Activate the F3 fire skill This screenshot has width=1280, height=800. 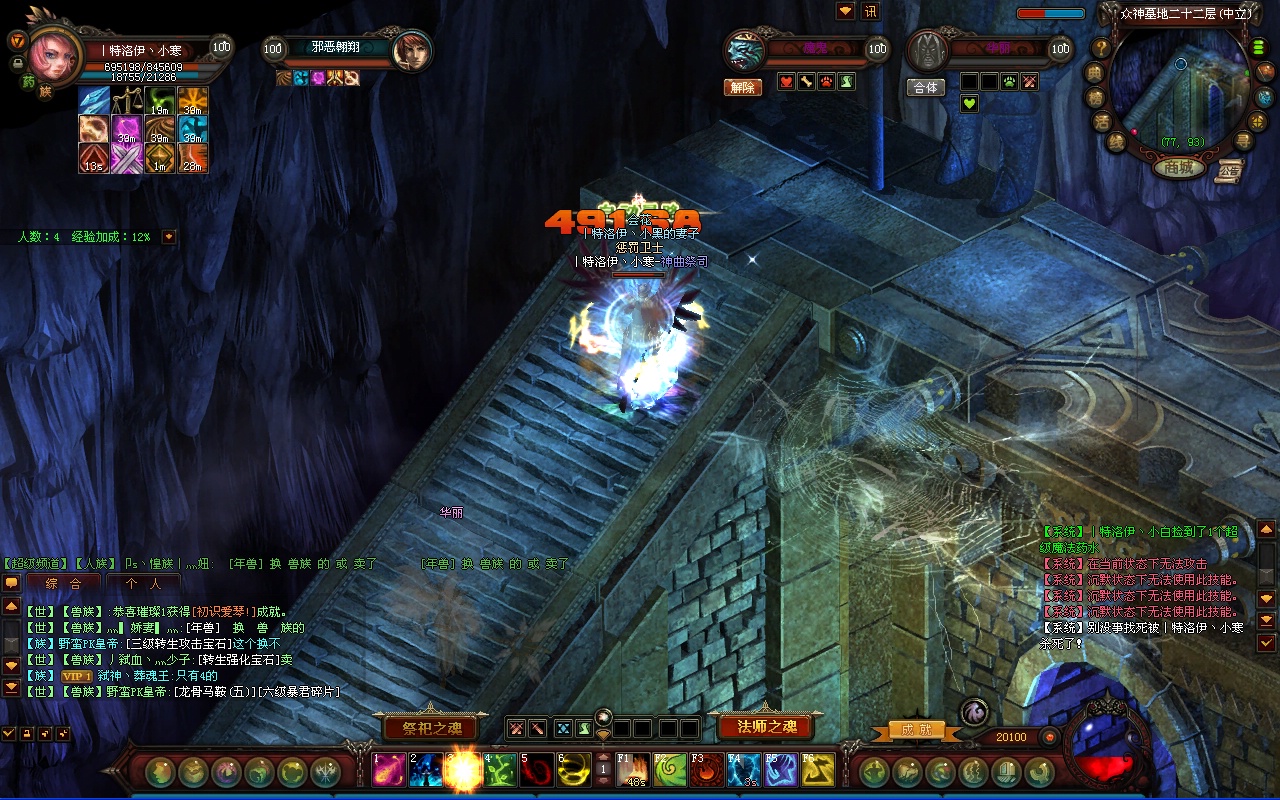click(x=707, y=769)
